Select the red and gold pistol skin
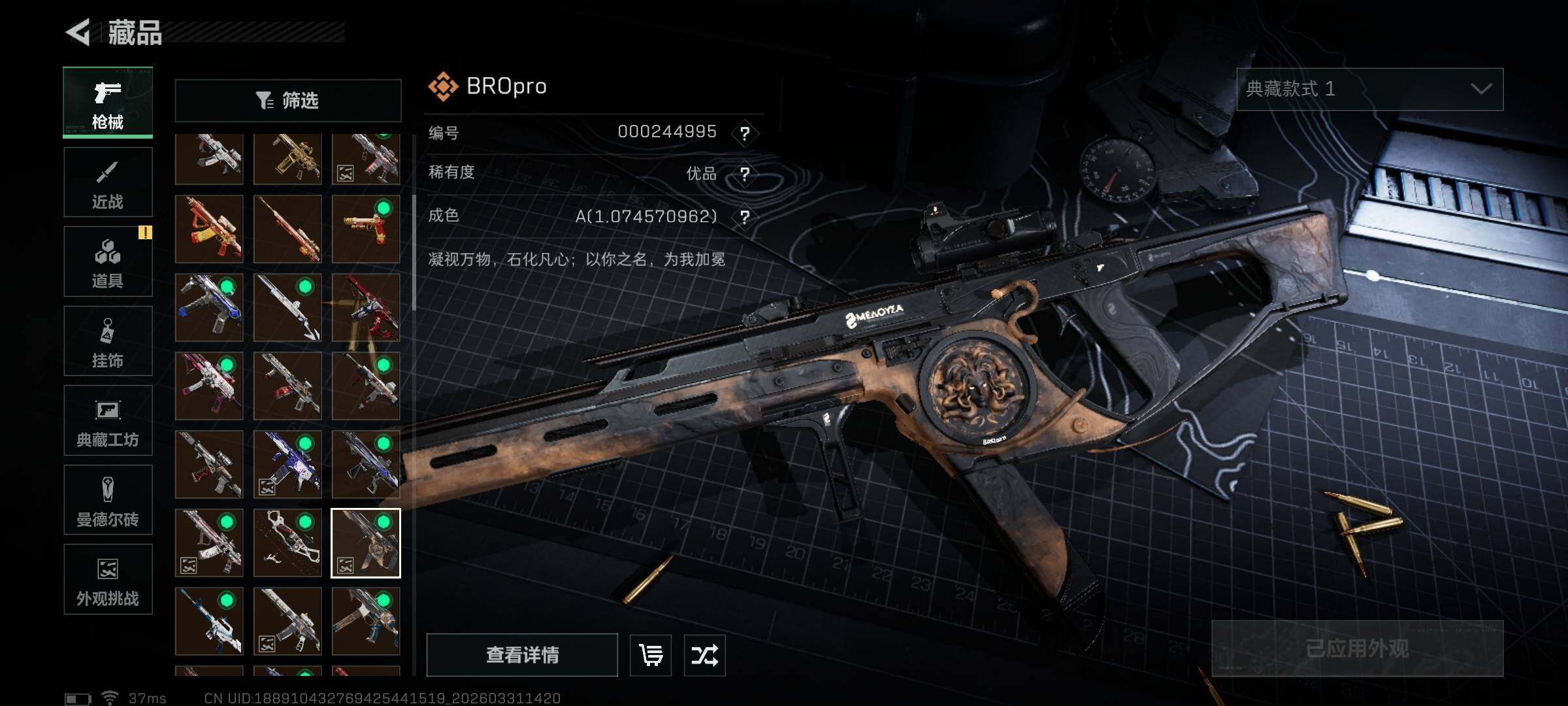Screen dimensions: 1568x706 [365, 229]
